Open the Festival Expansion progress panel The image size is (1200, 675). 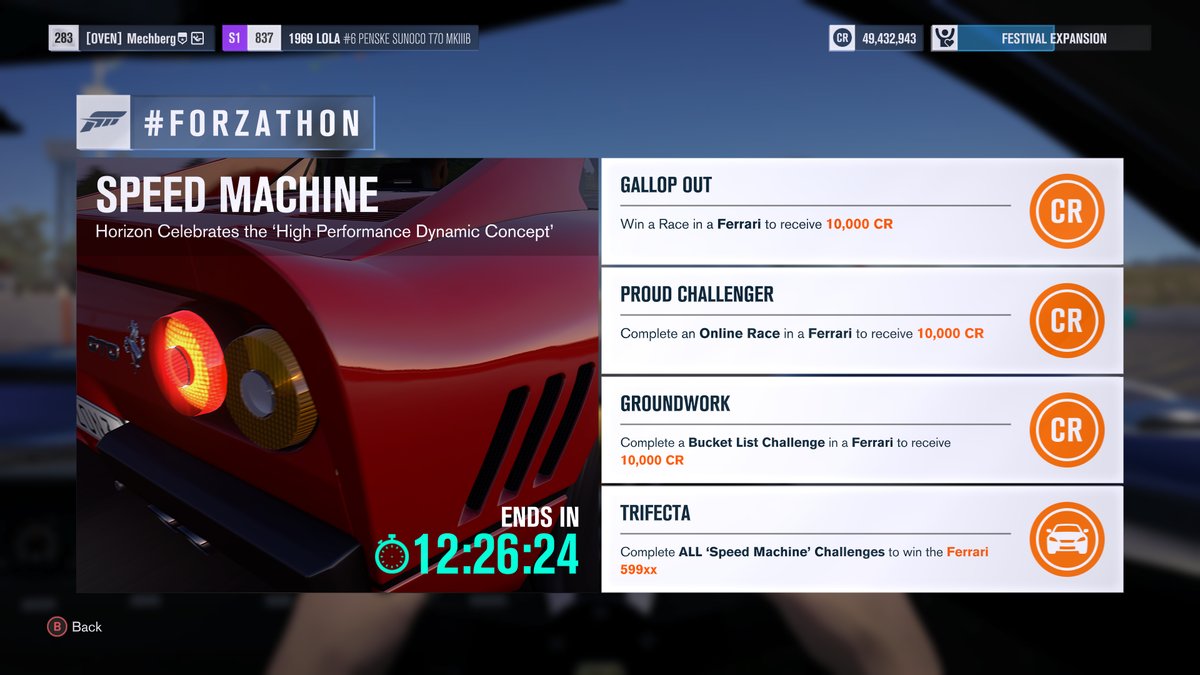tap(1041, 38)
